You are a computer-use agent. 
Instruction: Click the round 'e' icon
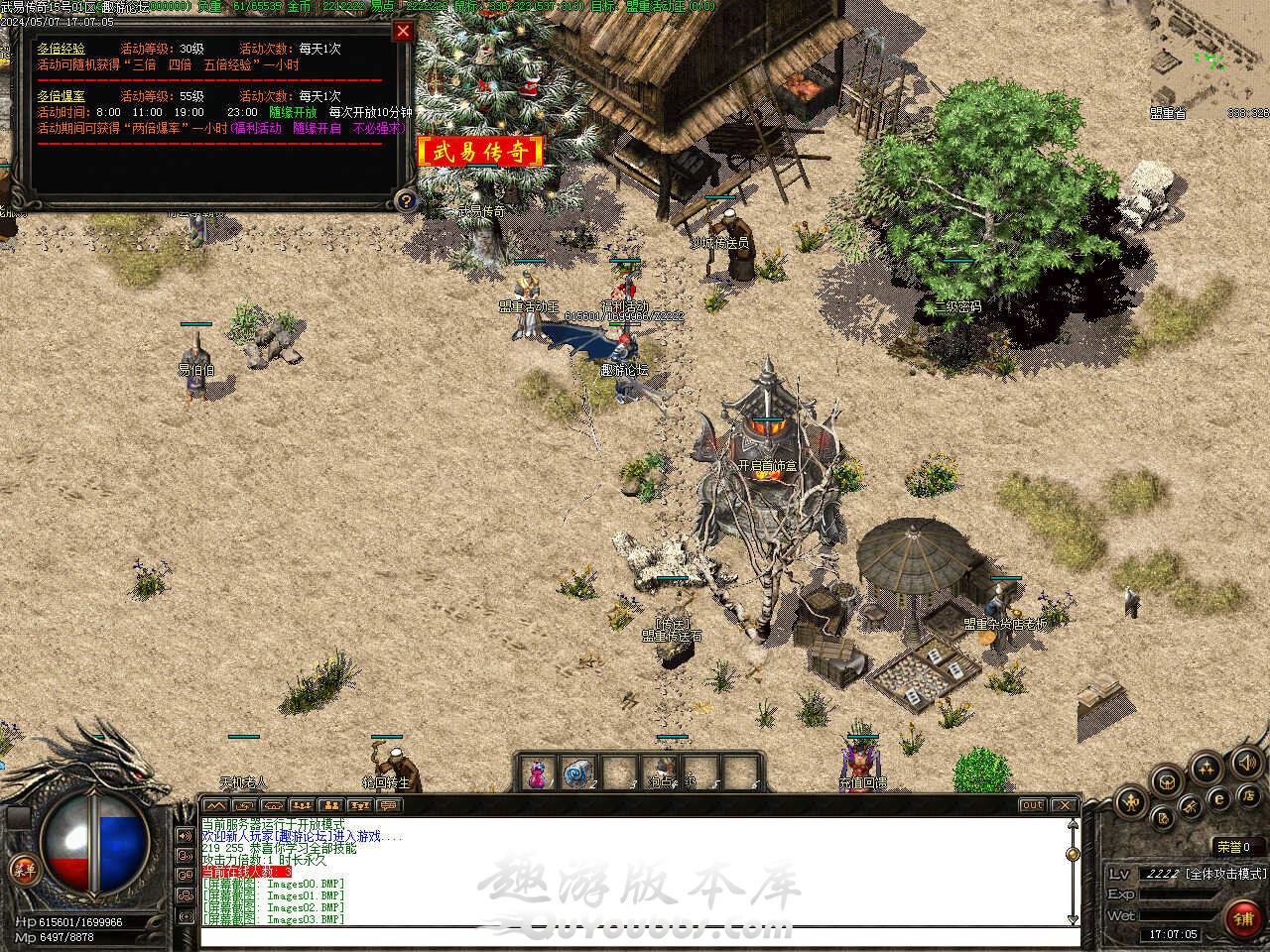pos(1220,798)
